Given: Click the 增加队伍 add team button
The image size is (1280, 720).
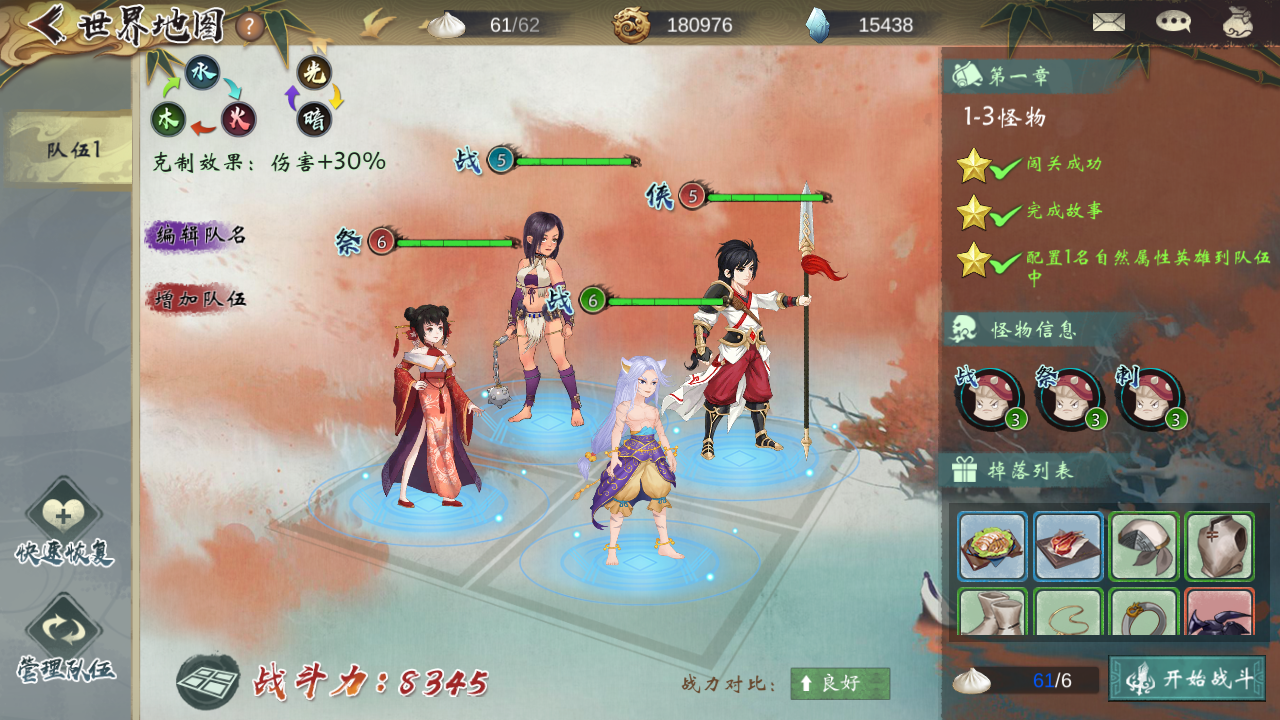Looking at the screenshot, I should (x=198, y=298).
